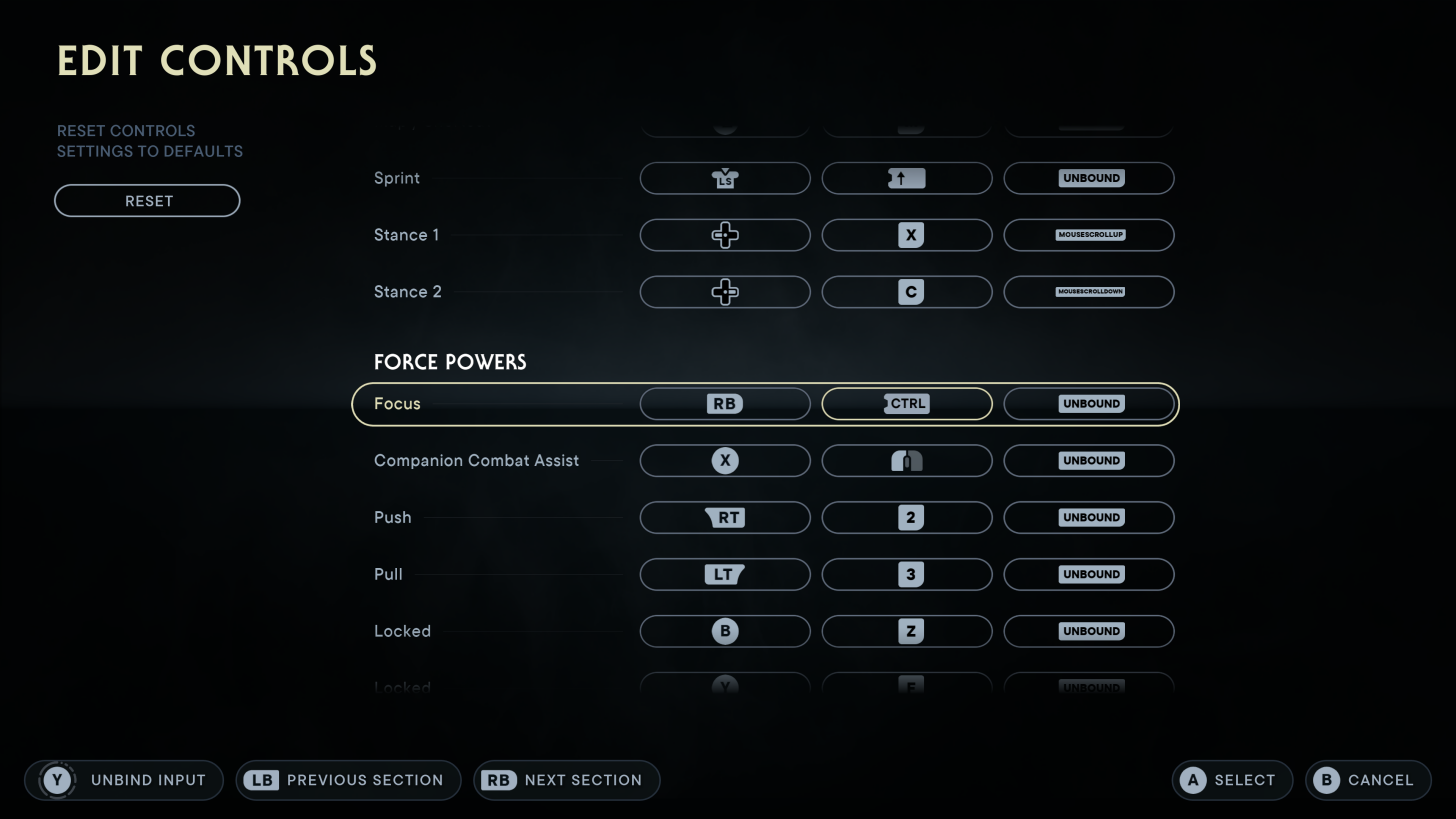1456x819 pixels.
Task: Click the D-pad icon for Stance 2
Action: [x=724, y=291]
